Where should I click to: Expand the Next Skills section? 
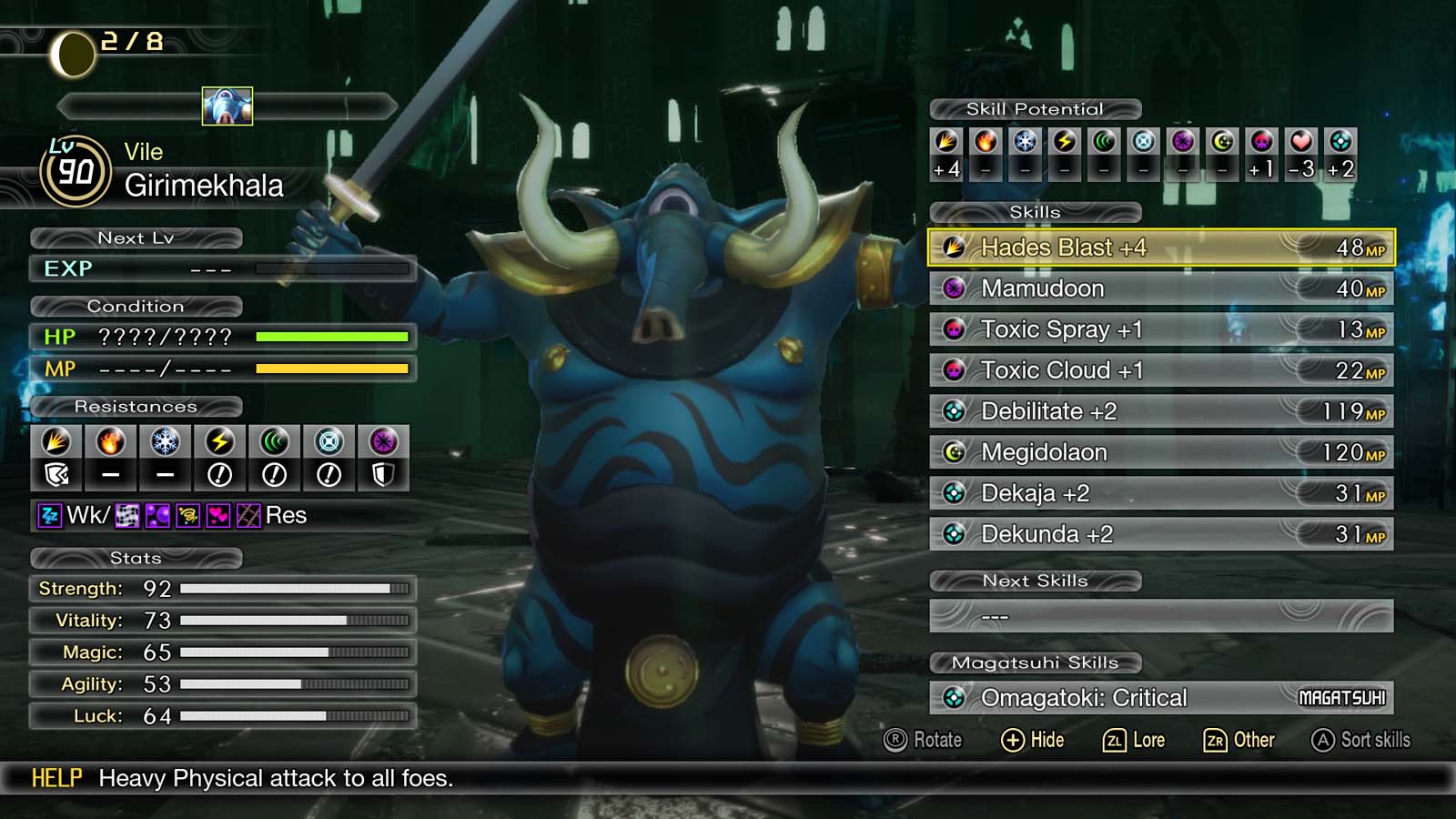[x=1036, y=581]
